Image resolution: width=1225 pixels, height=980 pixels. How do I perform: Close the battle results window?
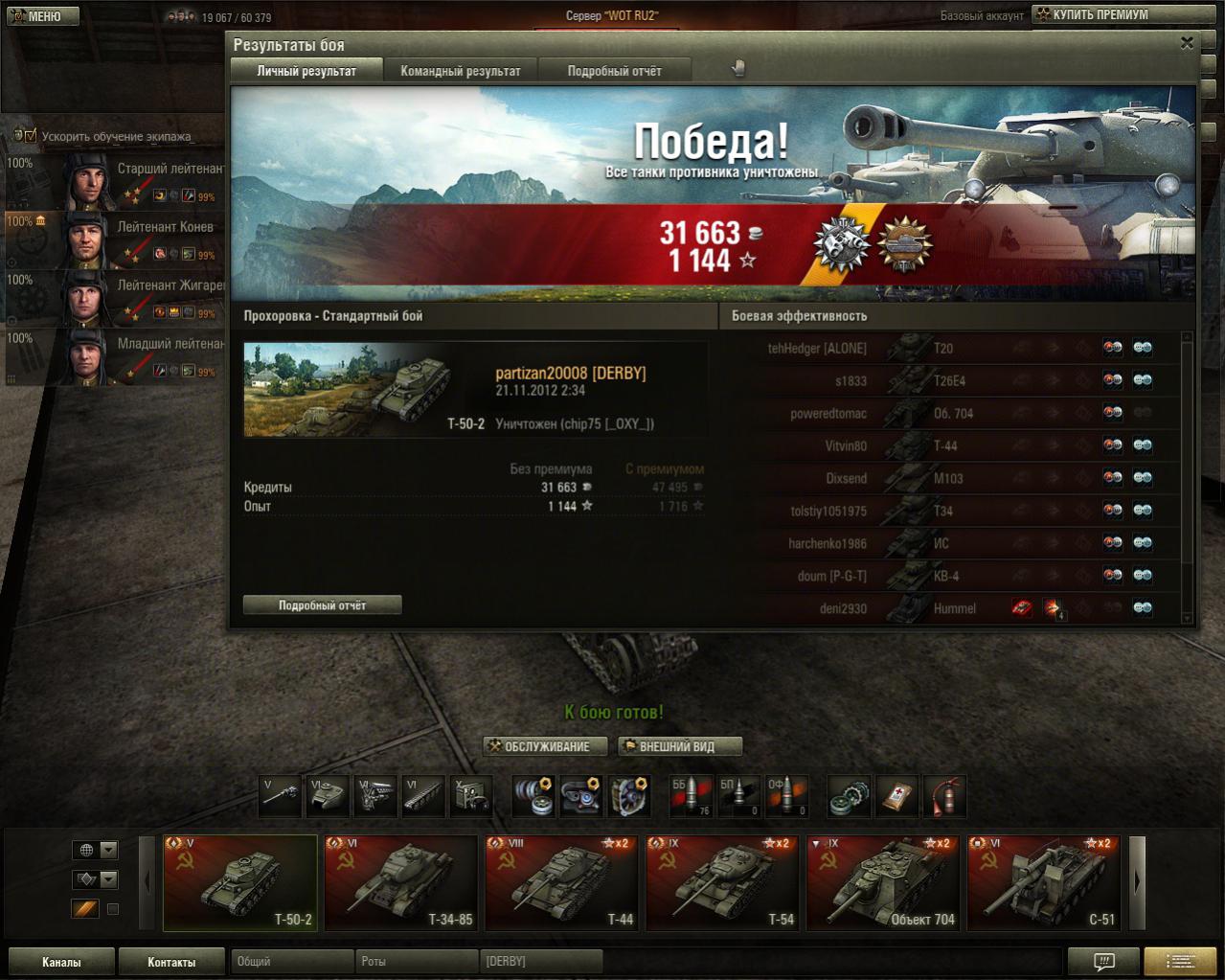[1187, 43]
